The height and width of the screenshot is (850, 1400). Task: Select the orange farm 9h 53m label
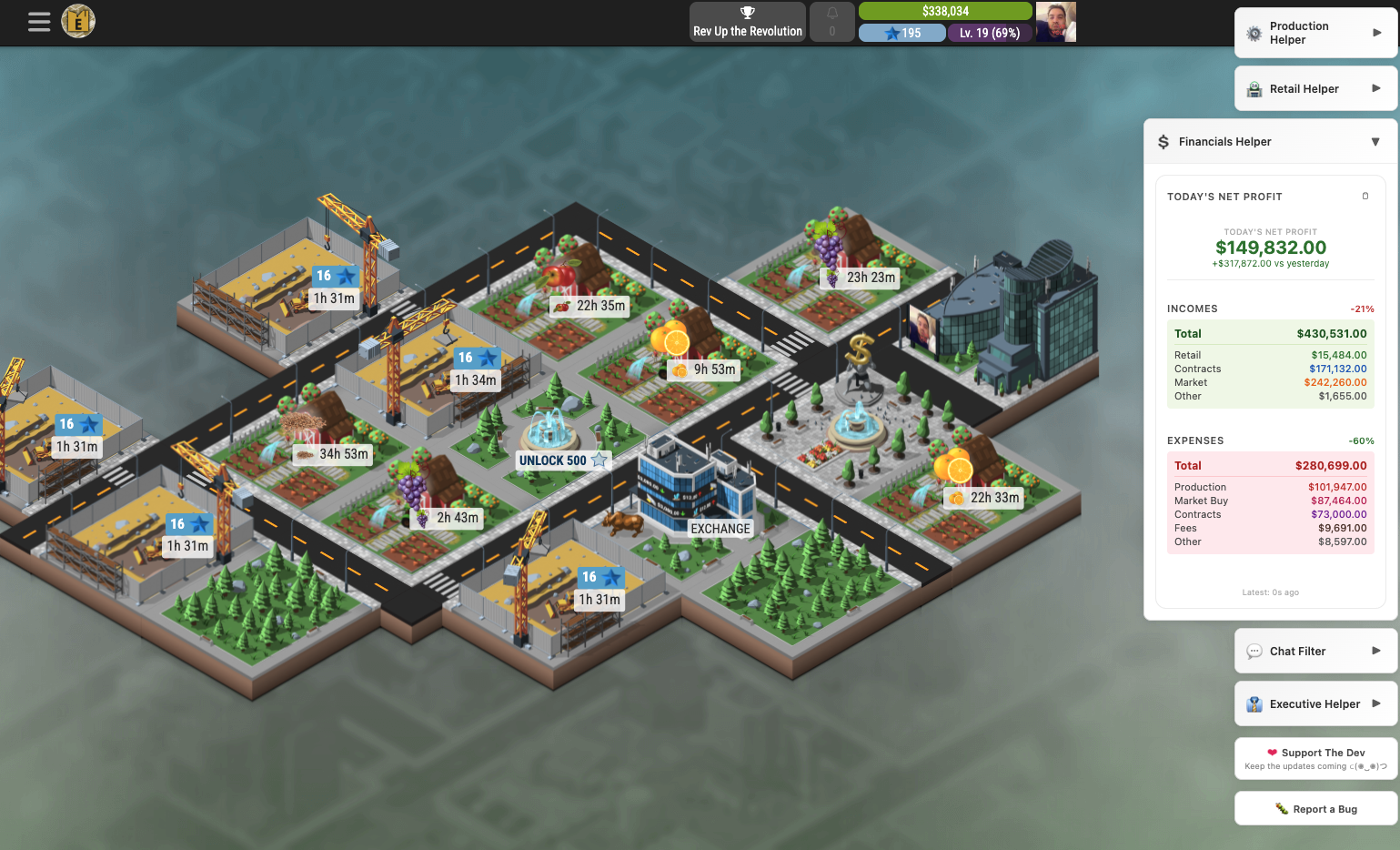point(703,369)
